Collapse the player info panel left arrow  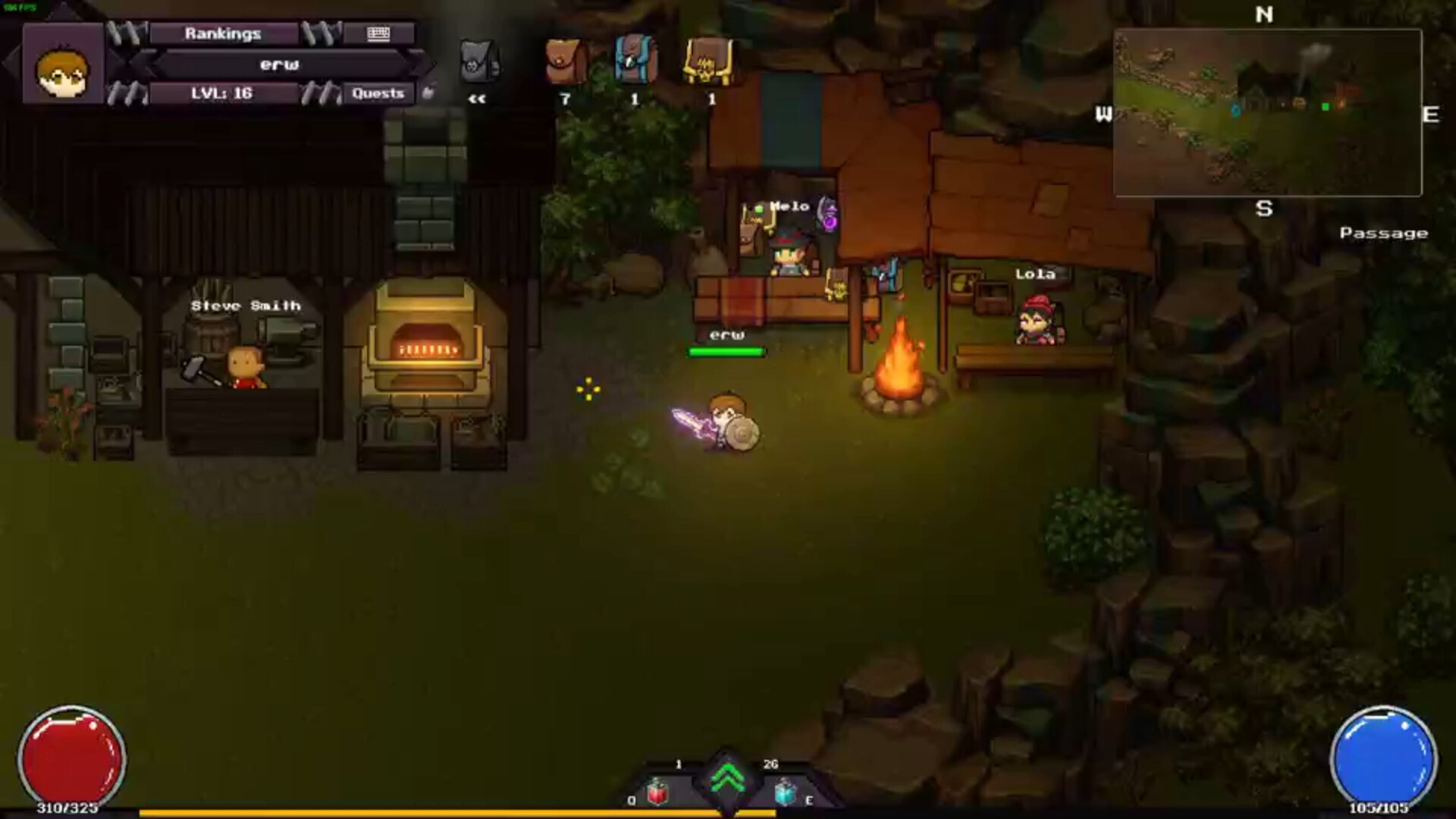12,62
